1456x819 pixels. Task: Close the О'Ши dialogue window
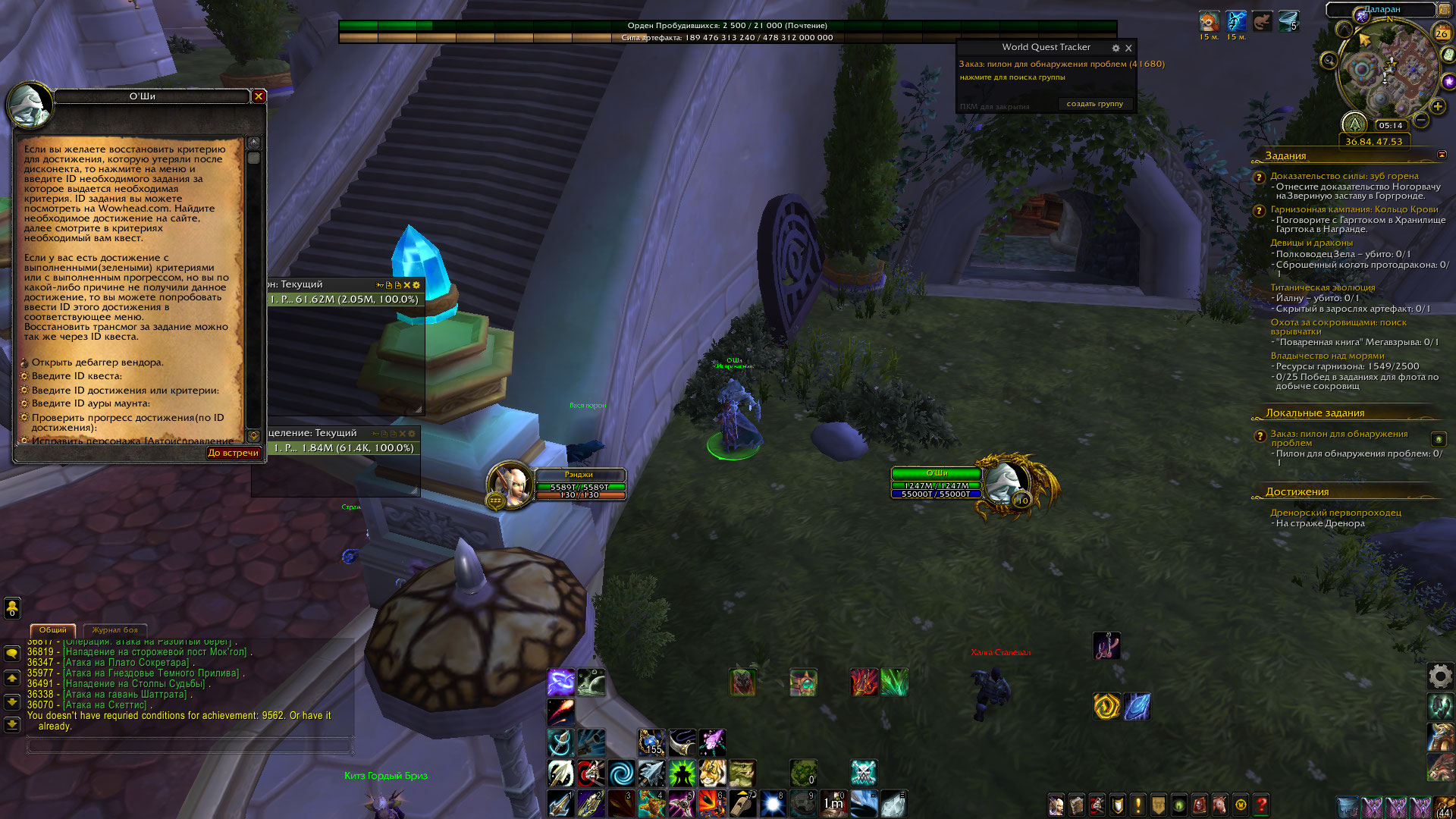pos(259,96)
